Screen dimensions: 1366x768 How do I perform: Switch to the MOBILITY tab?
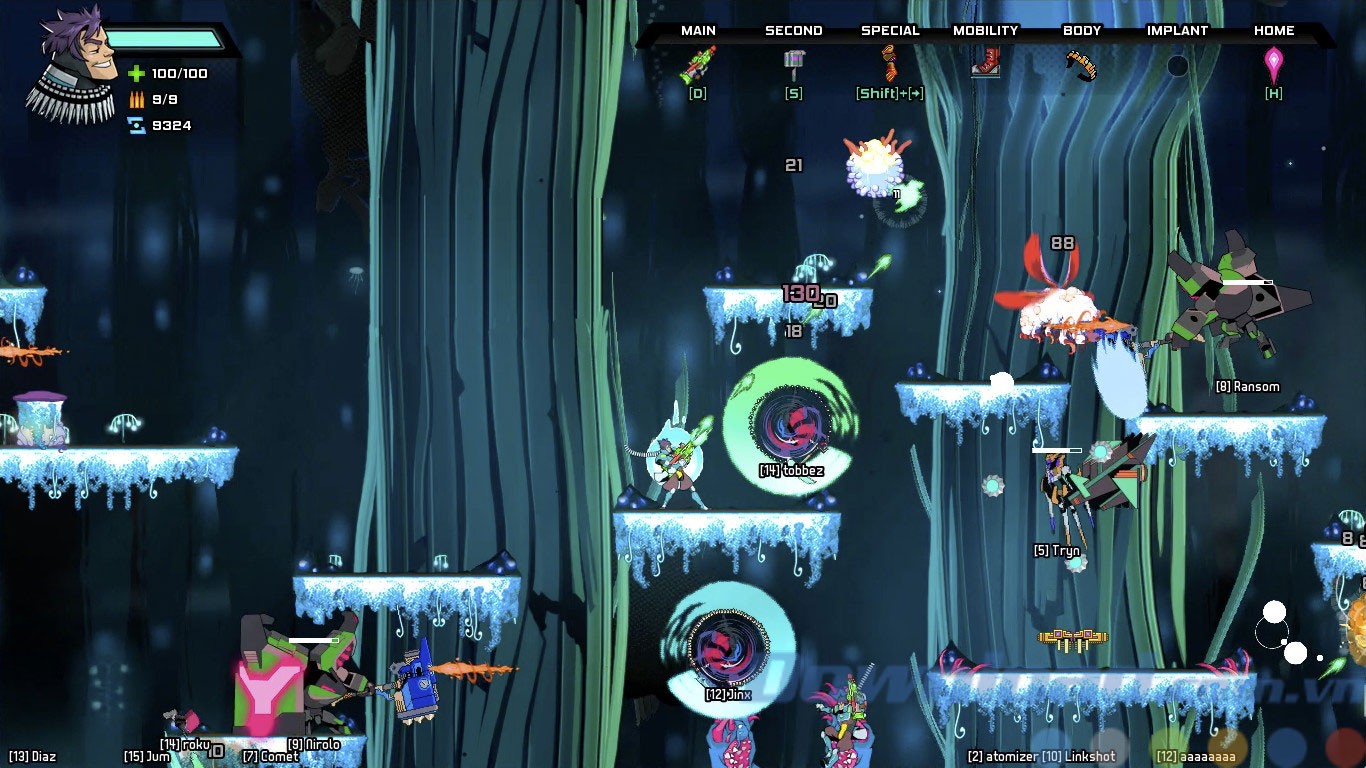(x=985, y=30)
